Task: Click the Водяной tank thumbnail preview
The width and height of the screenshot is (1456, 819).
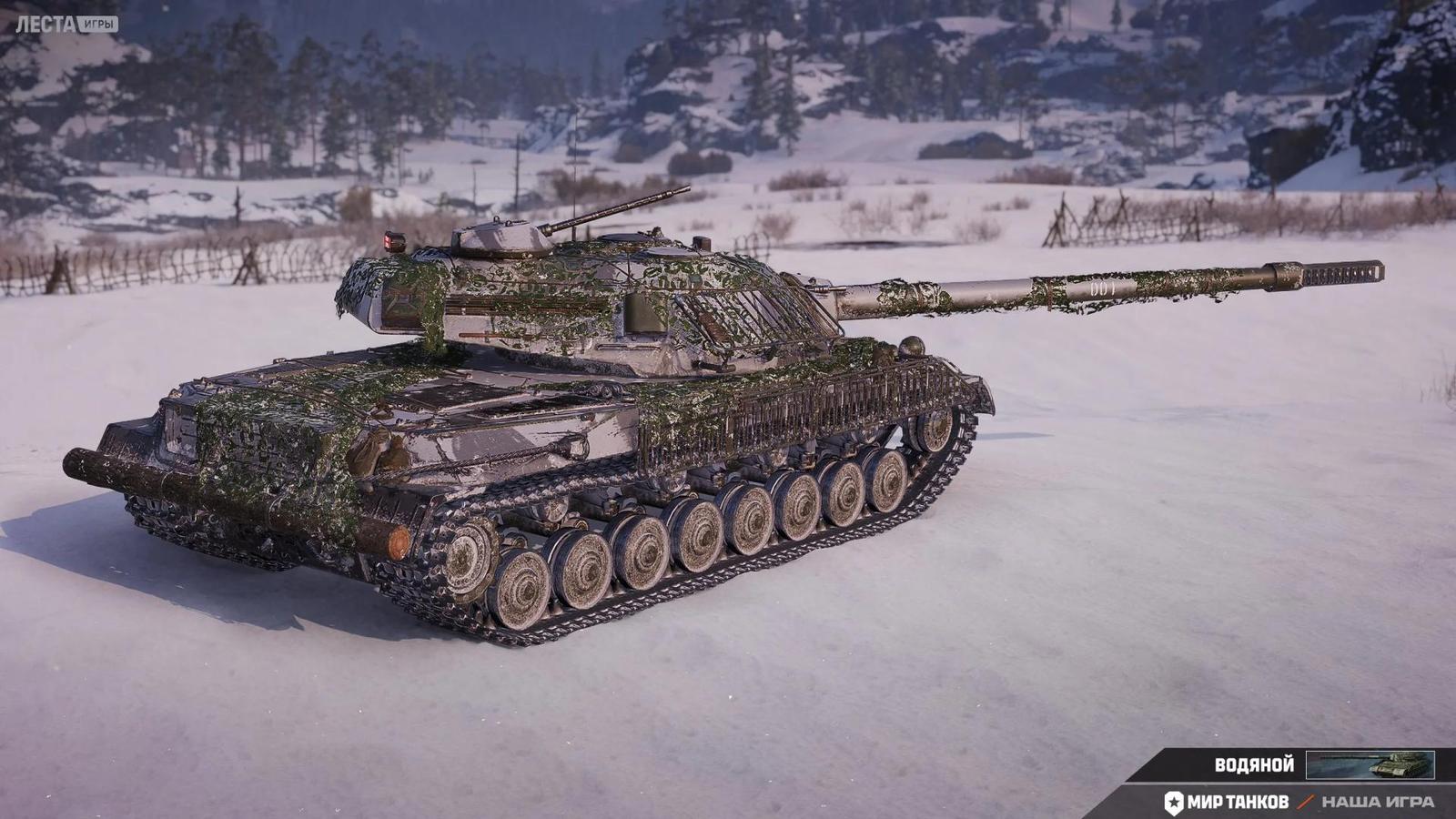Action: [x=1370, y=765]
